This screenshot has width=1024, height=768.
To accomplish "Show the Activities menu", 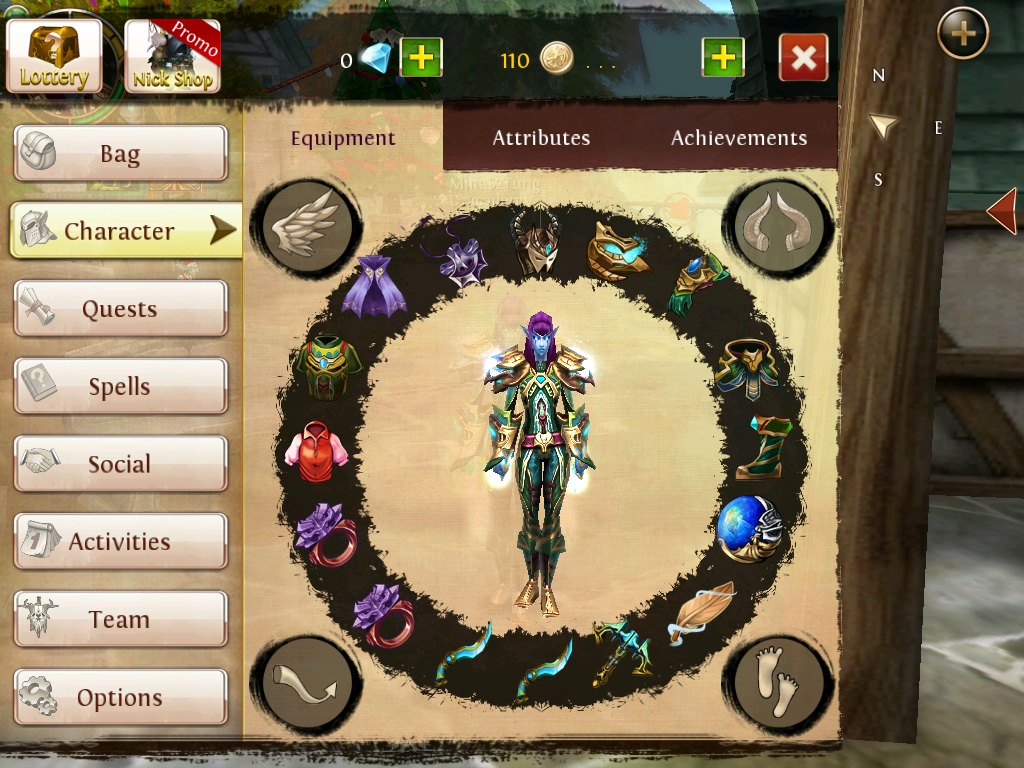I will click(x=120, y=542).
